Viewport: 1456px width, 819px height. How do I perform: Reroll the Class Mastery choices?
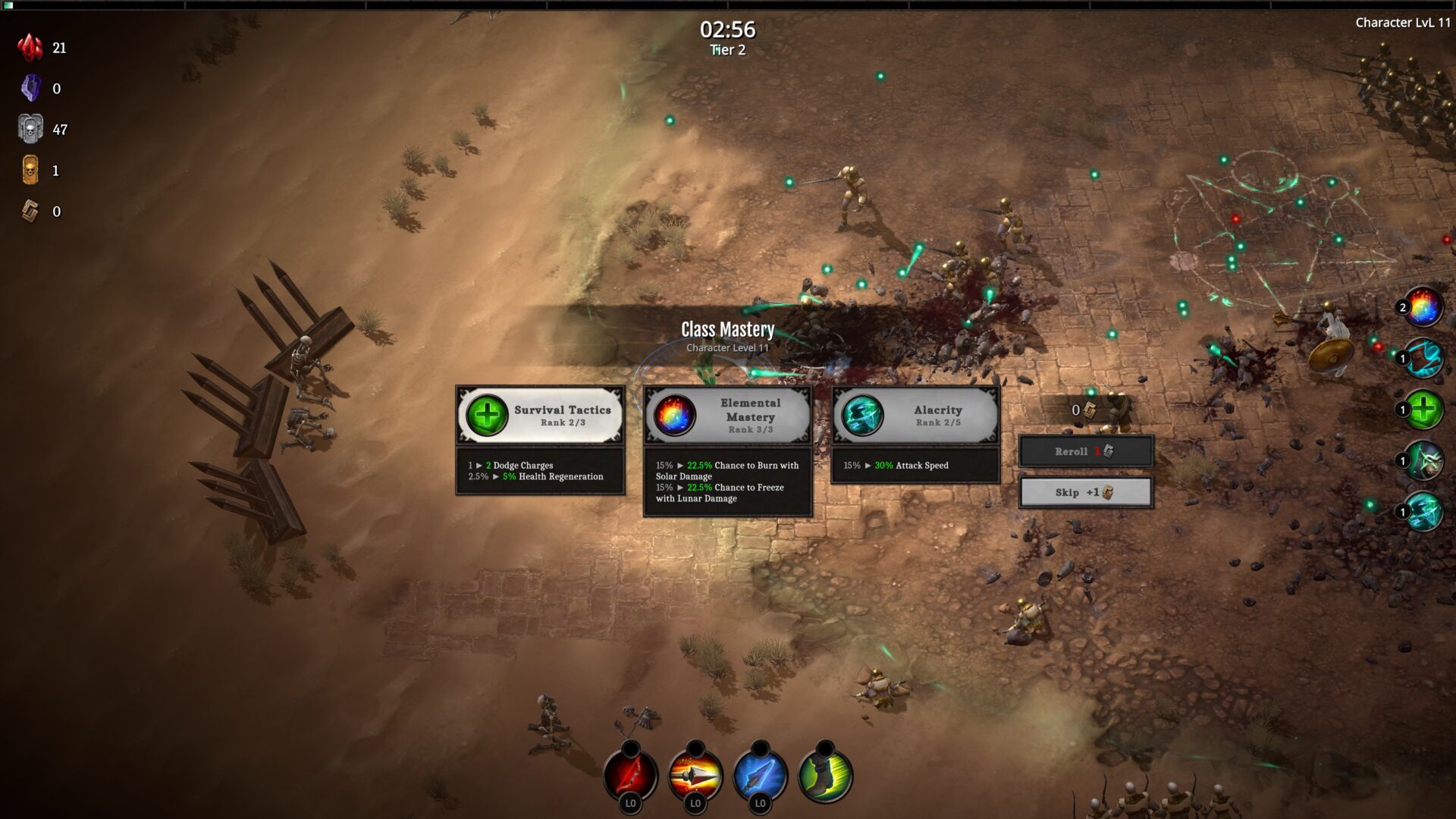tap(1085, 451)
